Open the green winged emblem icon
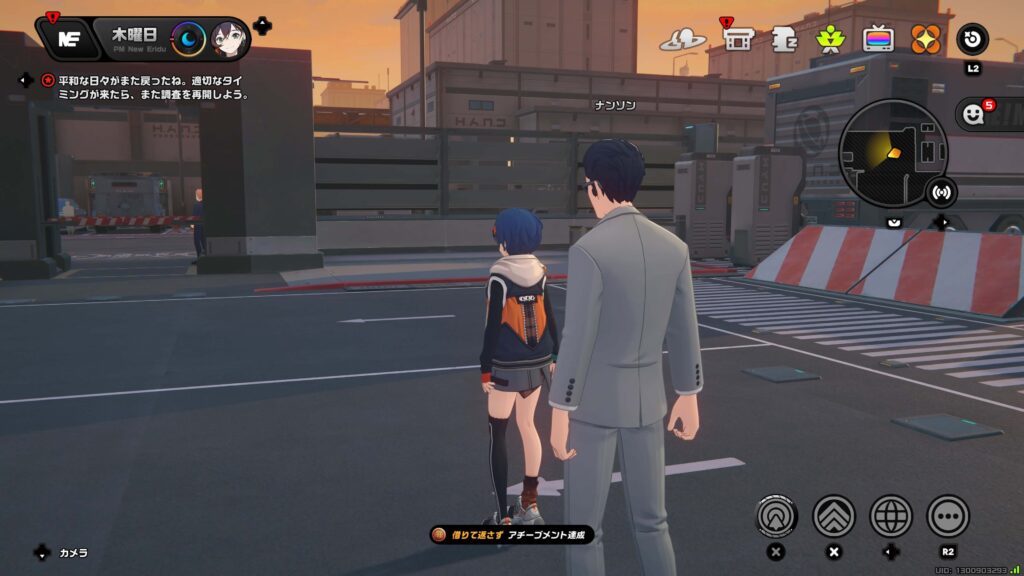Image resolution: width=1024 pixels, height=576 pixels. (x=830, y=39)
